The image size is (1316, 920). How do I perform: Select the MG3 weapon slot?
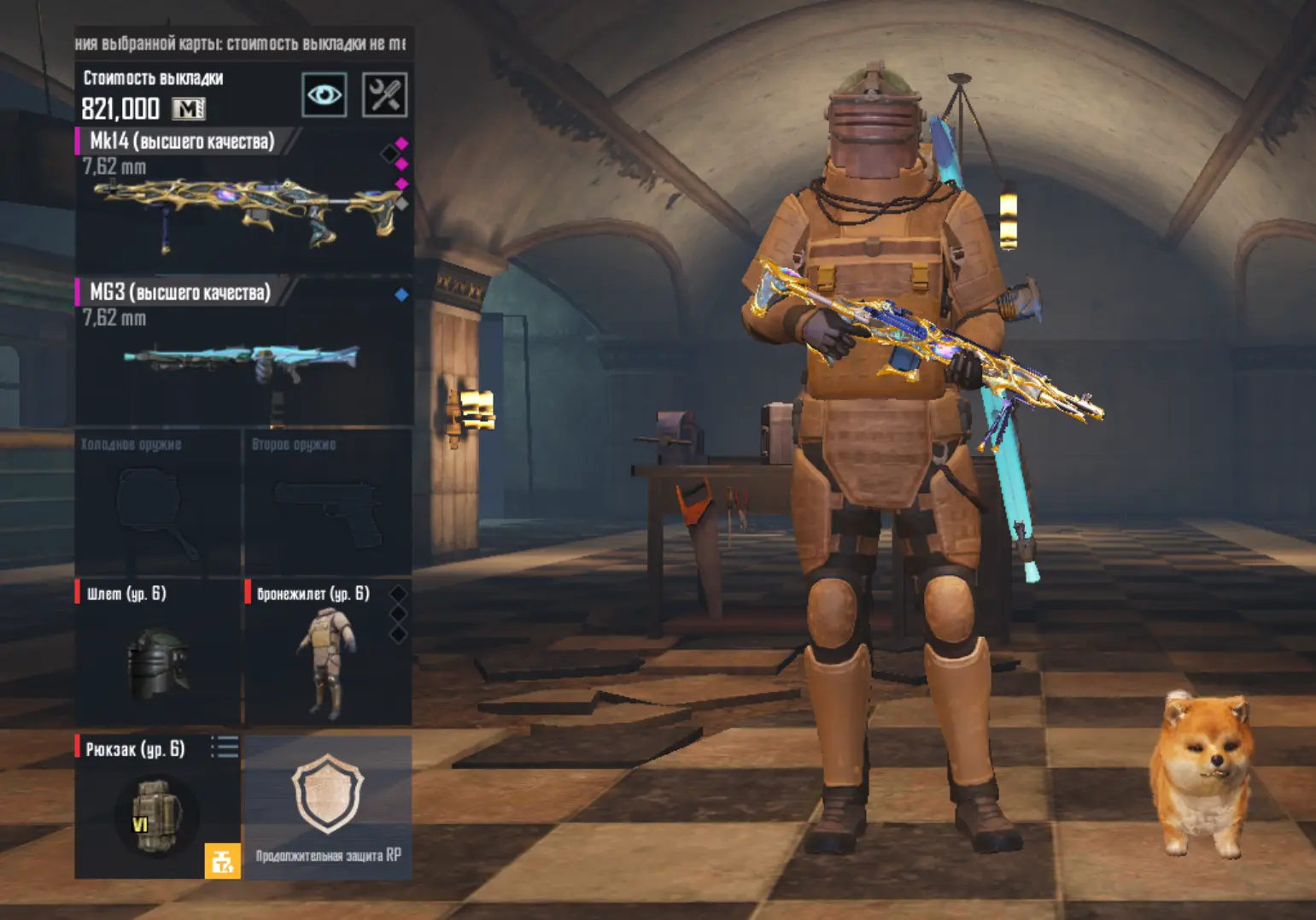243,352
